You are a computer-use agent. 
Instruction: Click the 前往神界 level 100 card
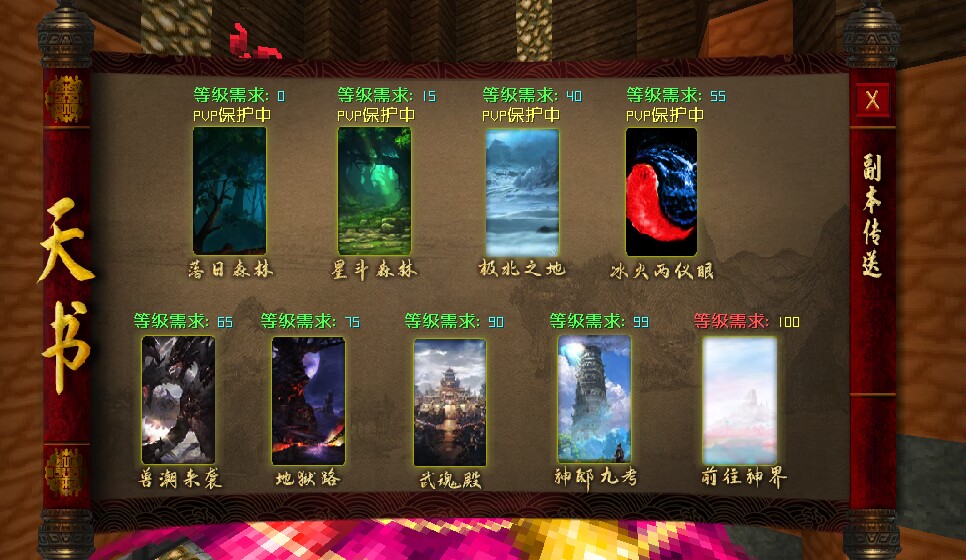coord(740,401)
